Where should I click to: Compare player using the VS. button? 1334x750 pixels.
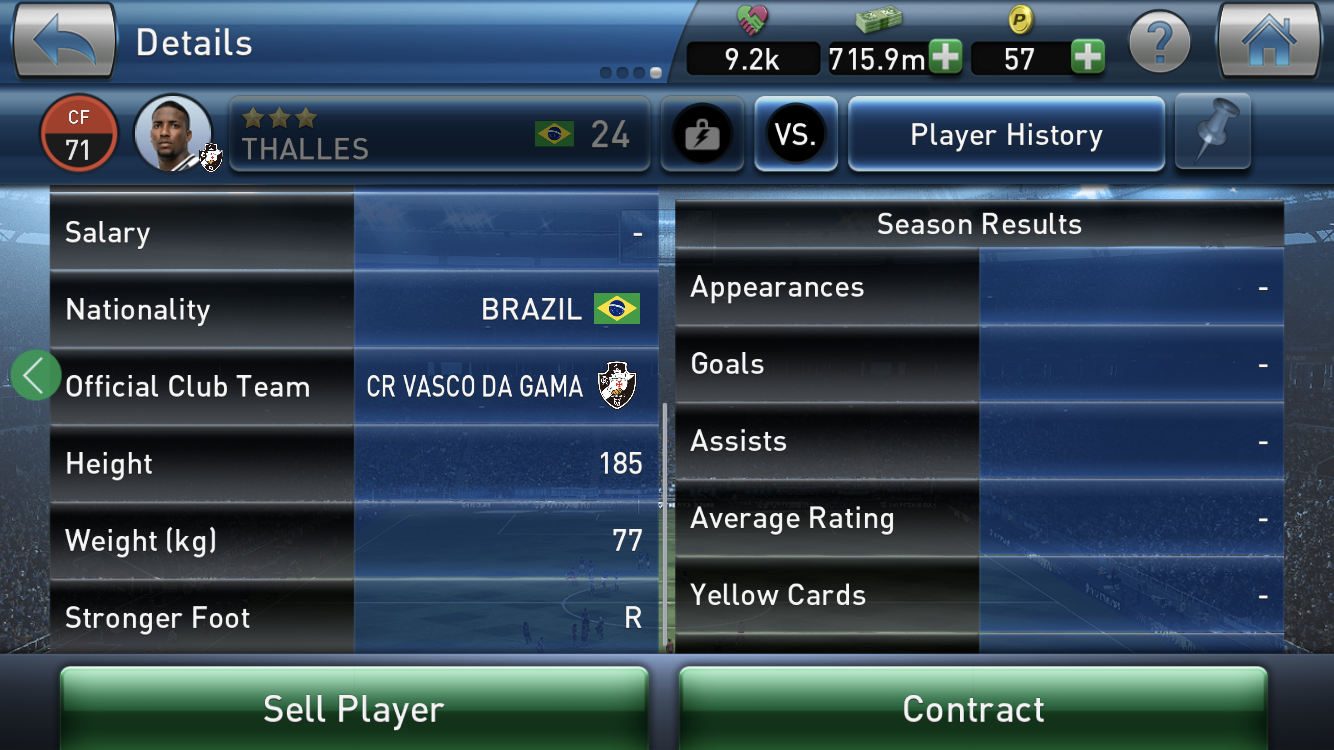point(796,135)
